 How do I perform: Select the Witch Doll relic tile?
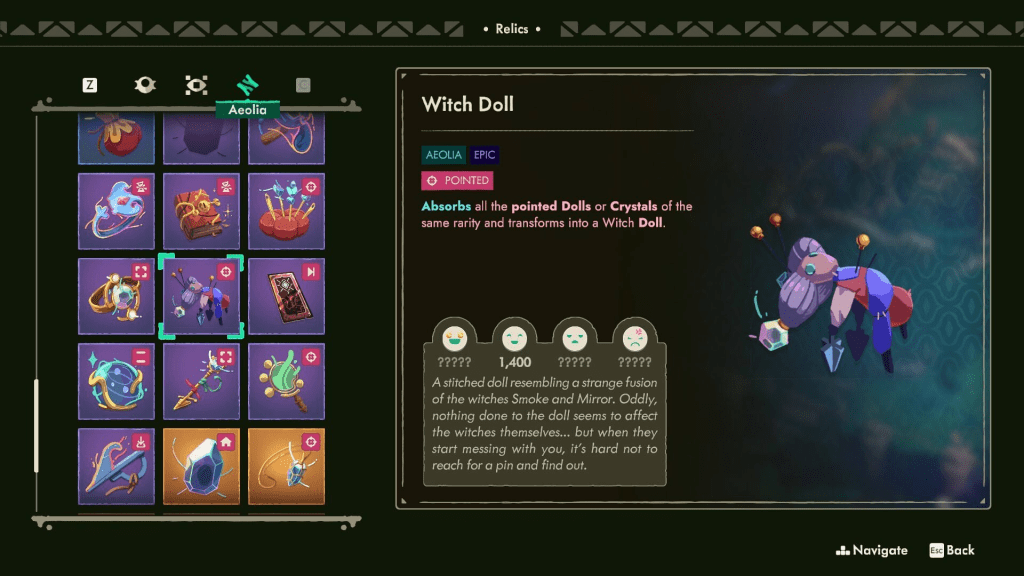click(201, 297)
